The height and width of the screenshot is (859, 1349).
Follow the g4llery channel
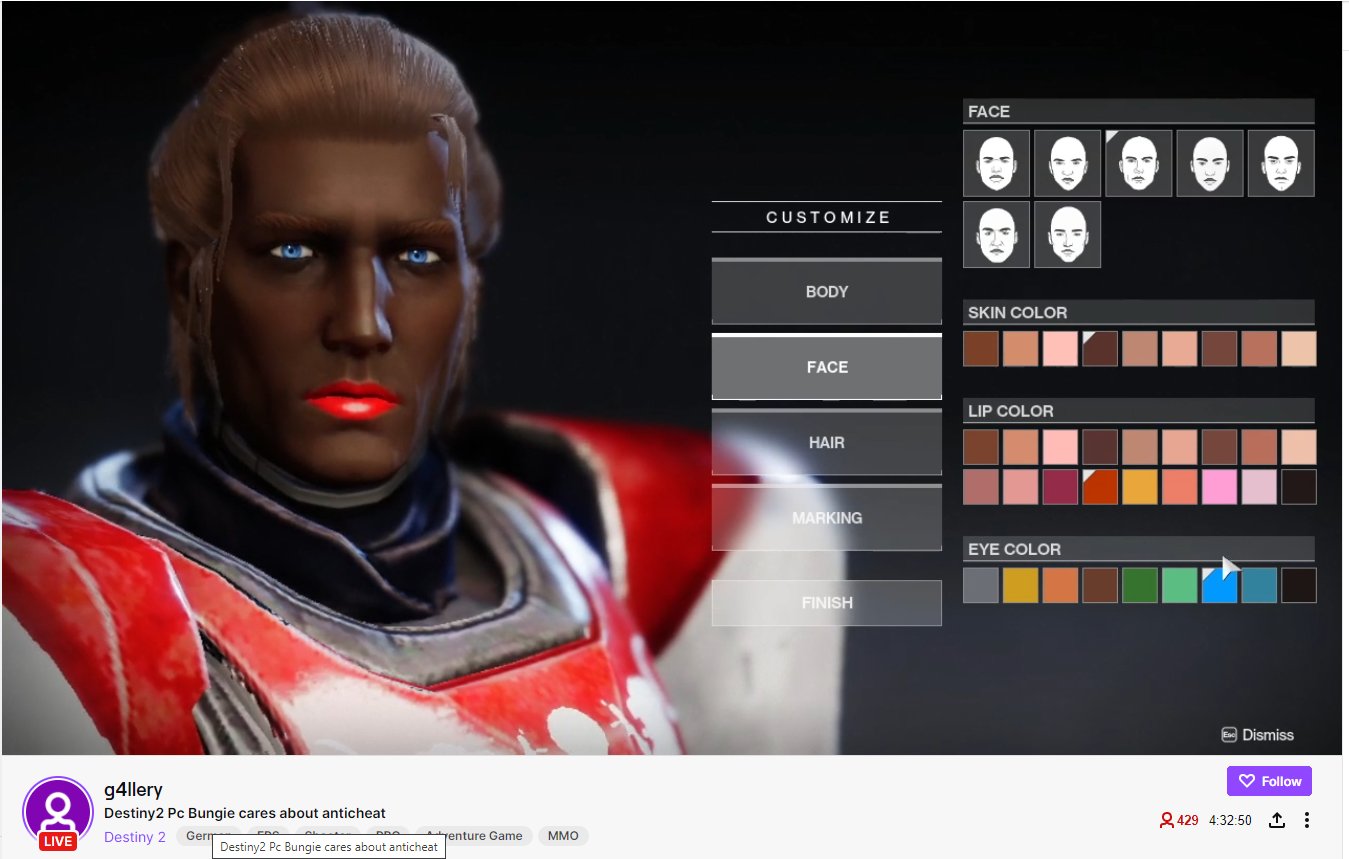coord(1269,781)
